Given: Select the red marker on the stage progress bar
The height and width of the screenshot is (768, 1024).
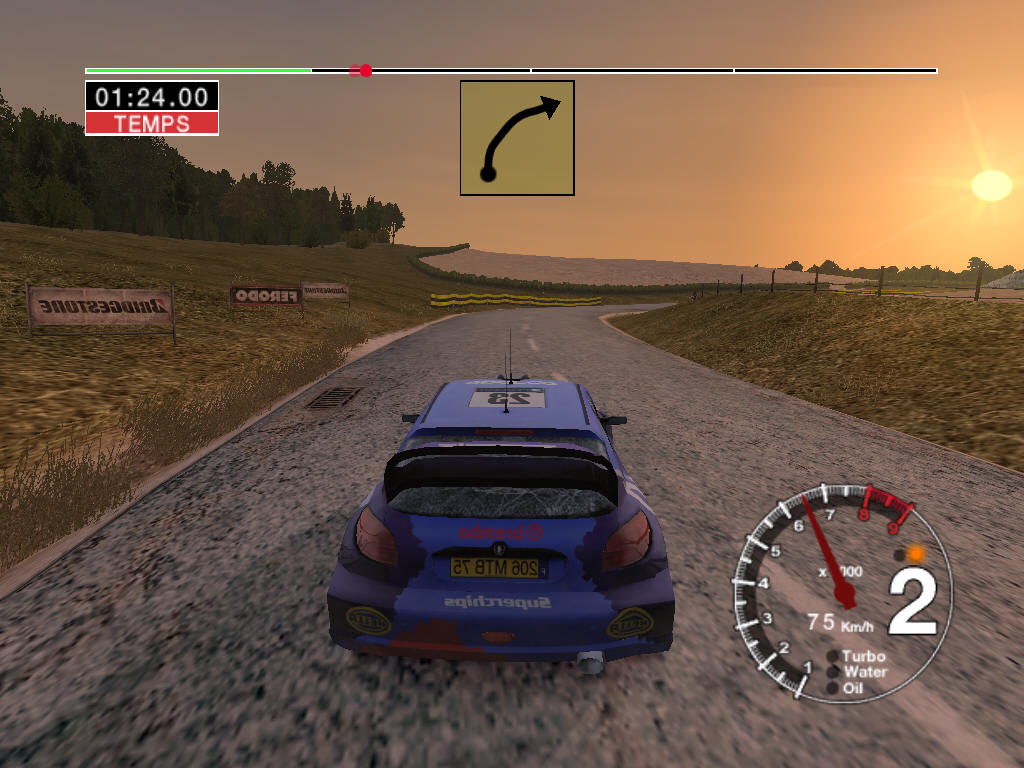Looking at the screenshot, I should coord(365,71).
